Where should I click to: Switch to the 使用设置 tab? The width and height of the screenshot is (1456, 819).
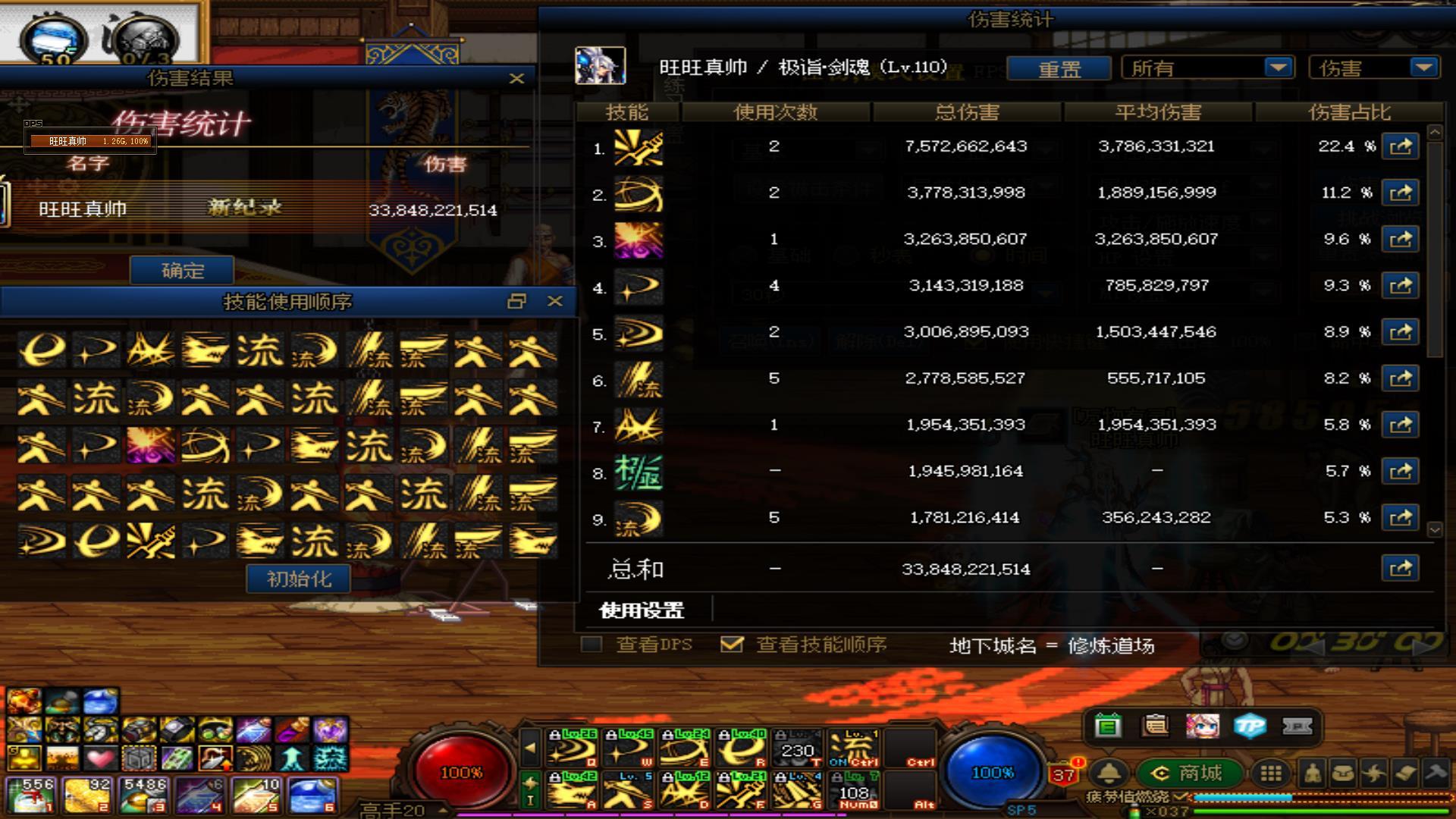641,610
